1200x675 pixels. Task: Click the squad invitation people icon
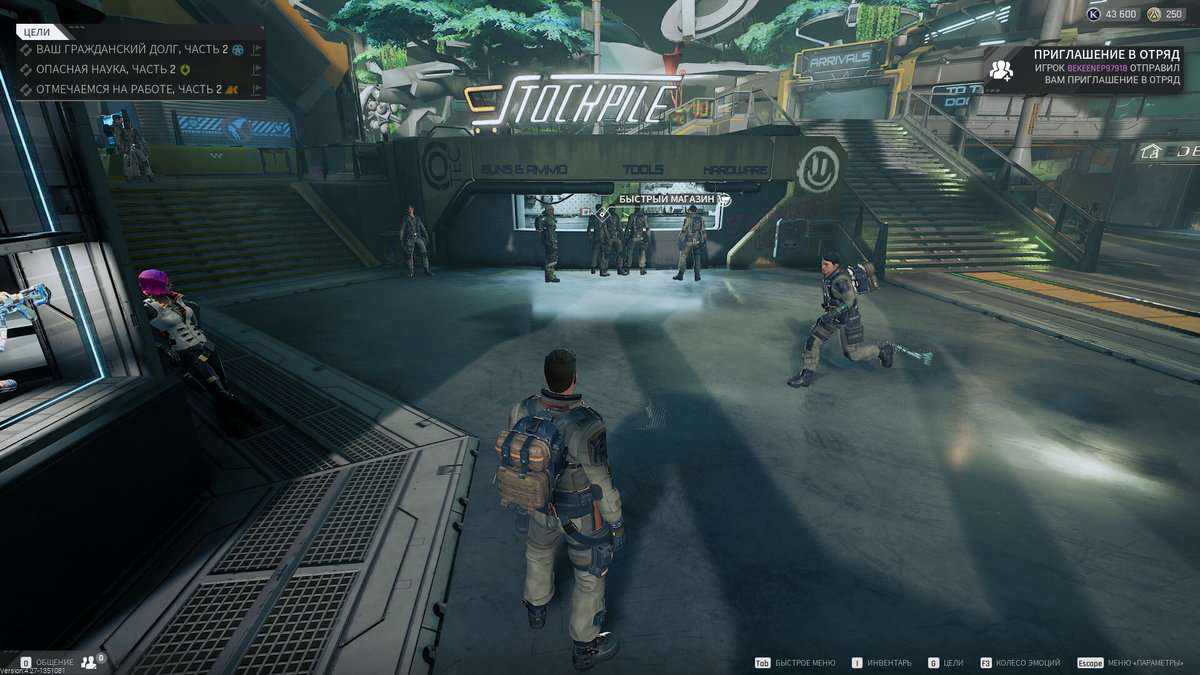pos(1000,69)
